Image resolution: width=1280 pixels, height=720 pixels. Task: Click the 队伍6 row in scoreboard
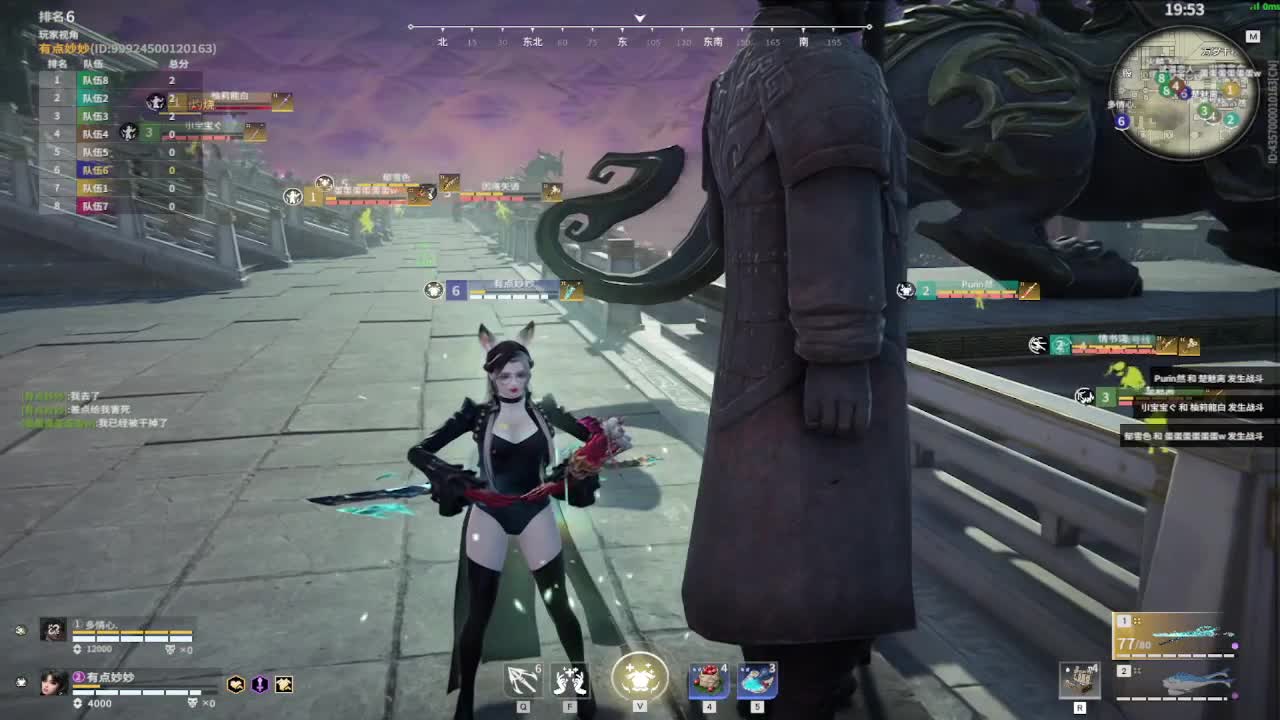(x=118, y=170)
